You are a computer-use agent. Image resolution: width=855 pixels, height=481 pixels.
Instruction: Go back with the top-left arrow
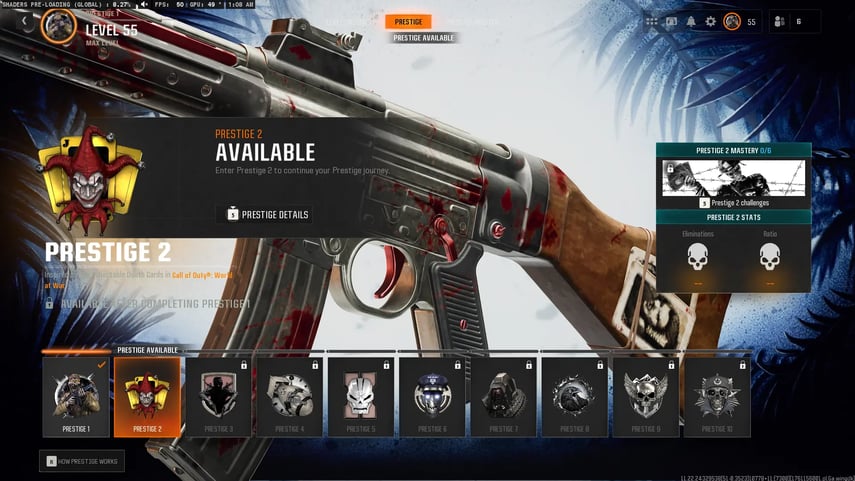24,21
